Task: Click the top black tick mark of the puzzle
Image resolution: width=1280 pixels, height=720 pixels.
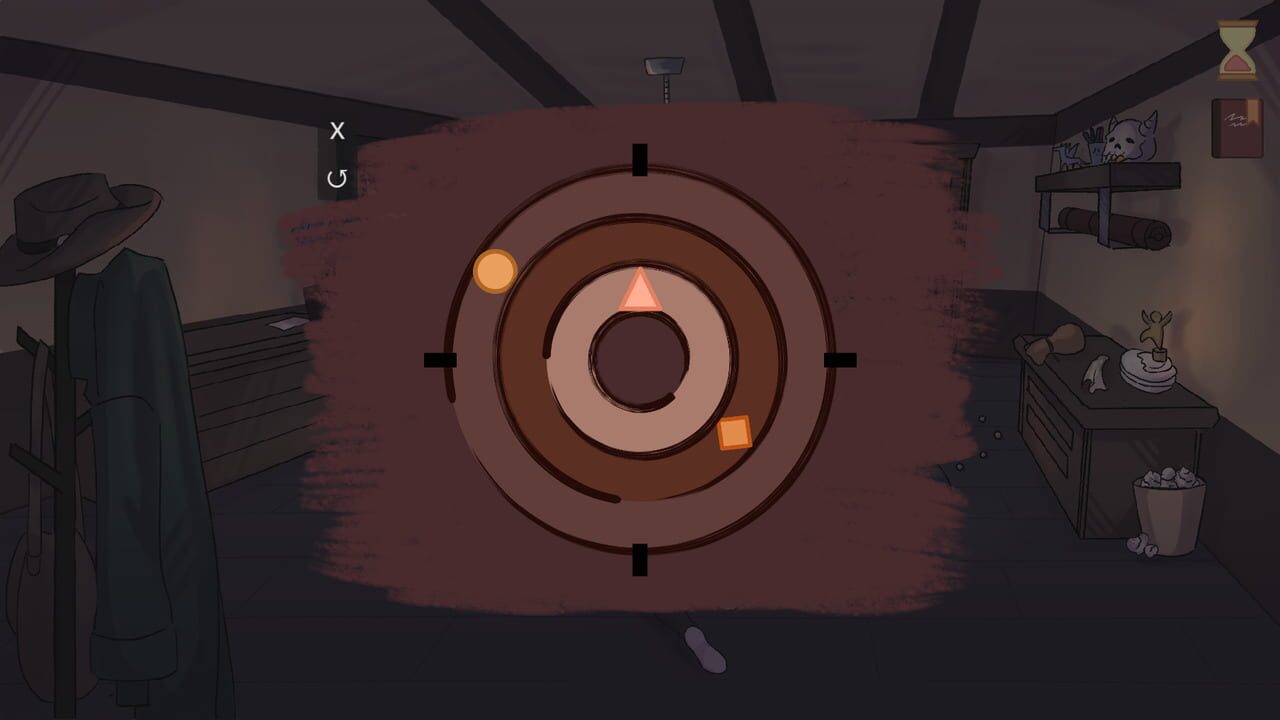Action: [639, 161]
